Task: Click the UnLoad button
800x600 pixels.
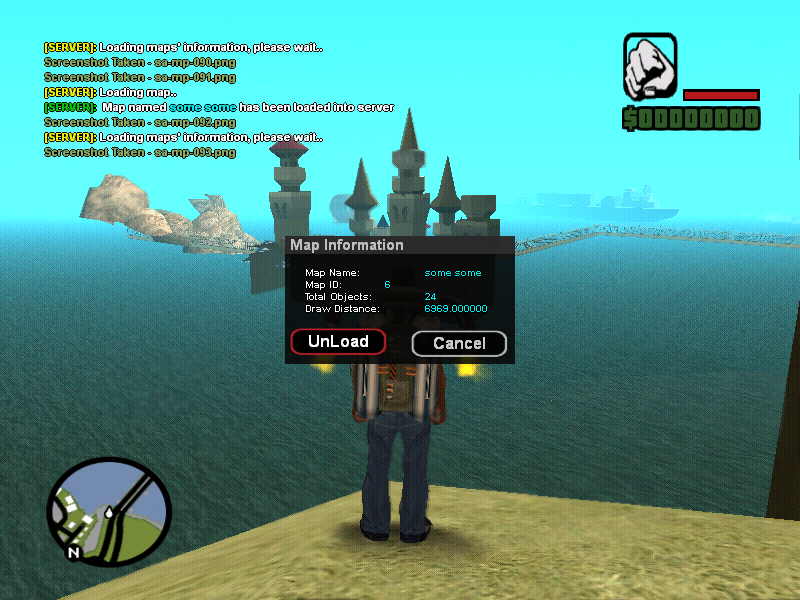Action: 338,342
